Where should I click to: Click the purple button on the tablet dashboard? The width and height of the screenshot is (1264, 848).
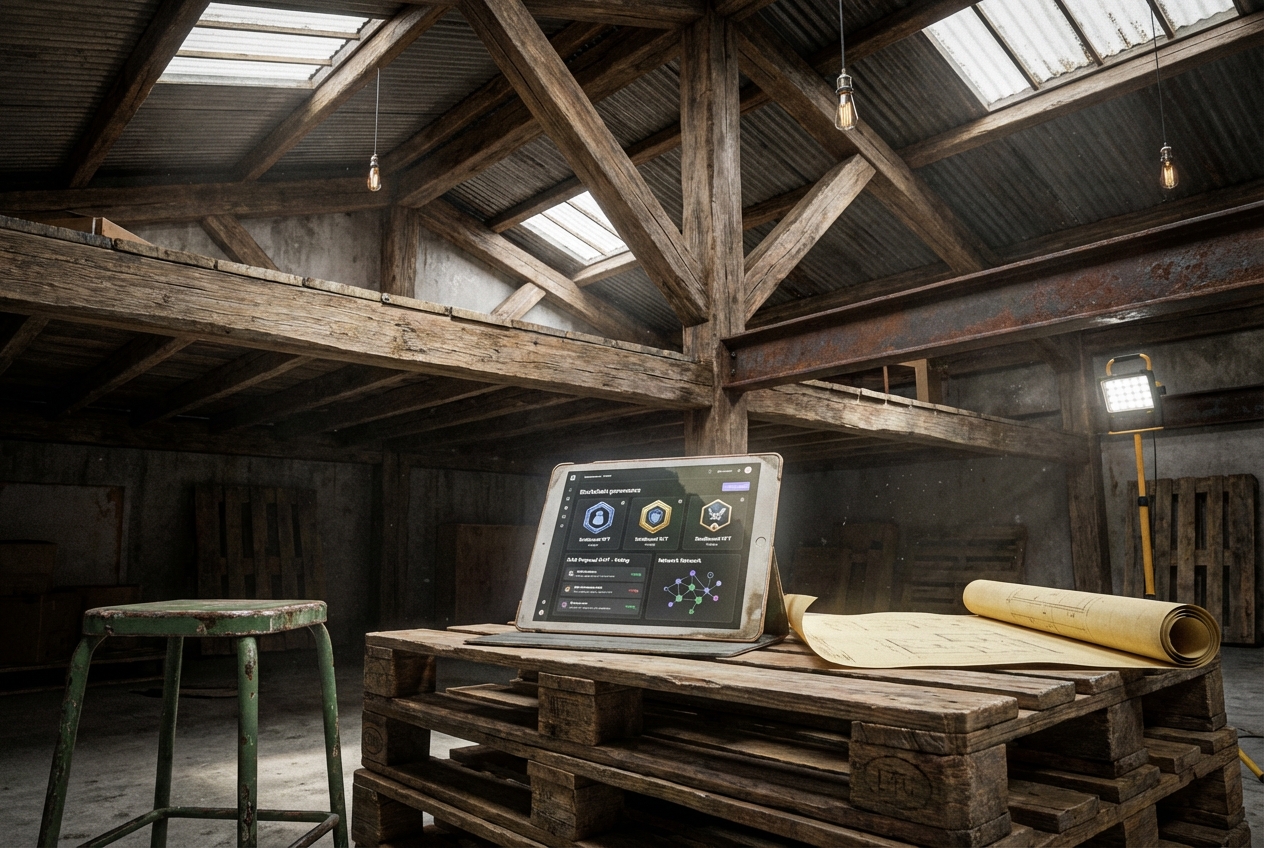[735, 485]
